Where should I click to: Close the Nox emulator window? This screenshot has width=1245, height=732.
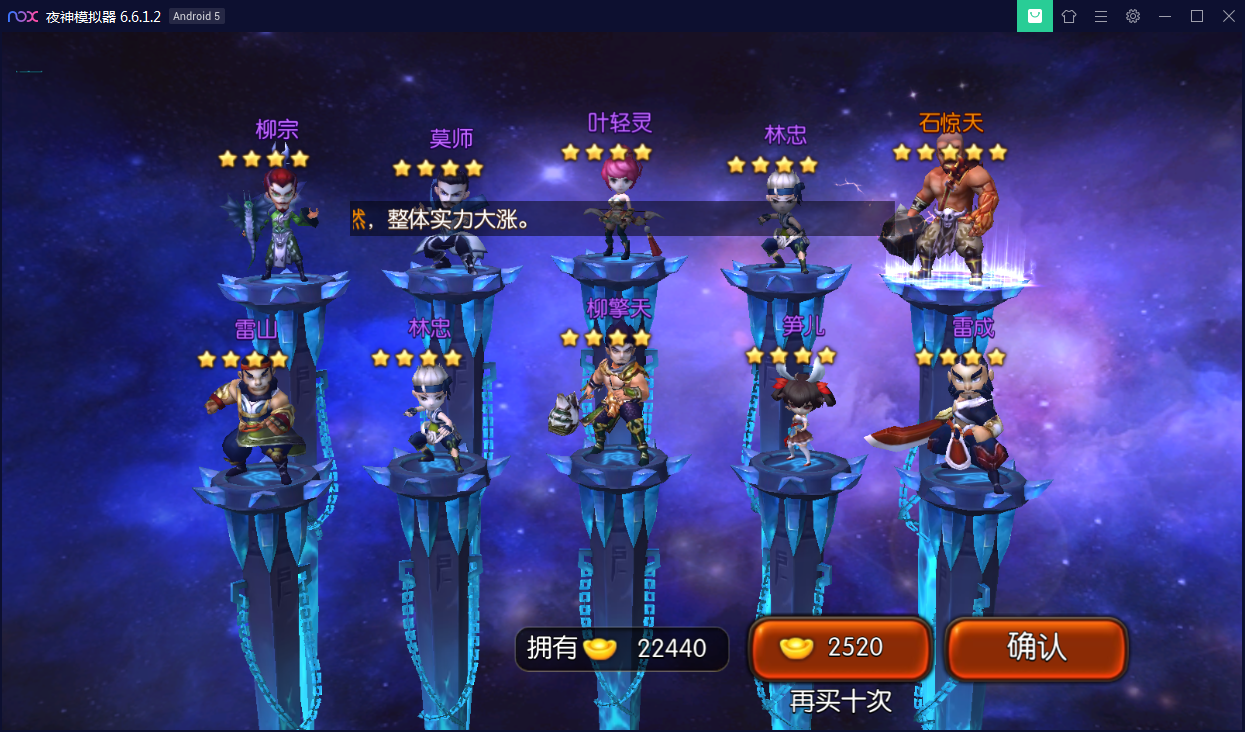(1227, 16)
